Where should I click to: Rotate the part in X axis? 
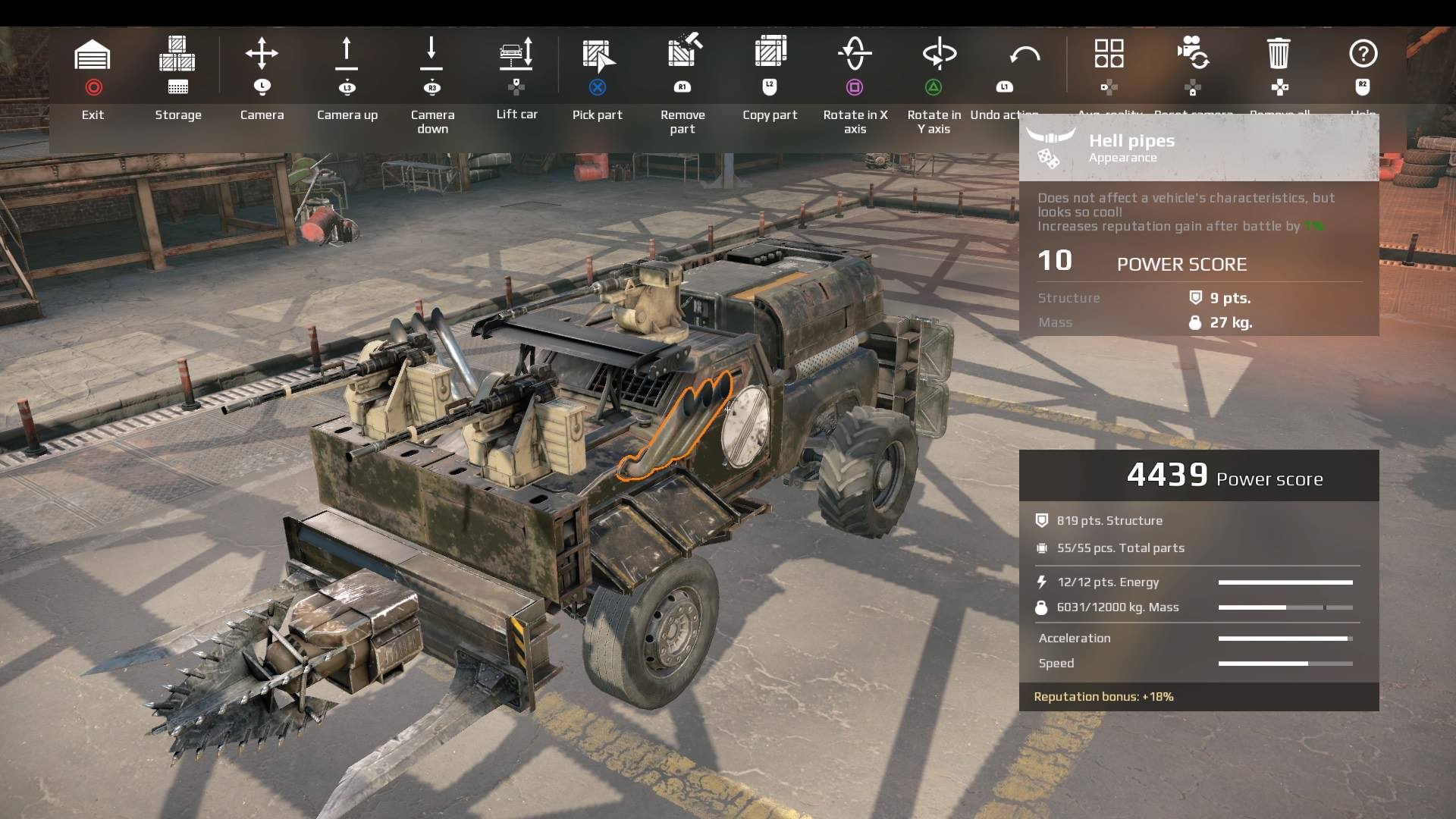coord(855,55)
